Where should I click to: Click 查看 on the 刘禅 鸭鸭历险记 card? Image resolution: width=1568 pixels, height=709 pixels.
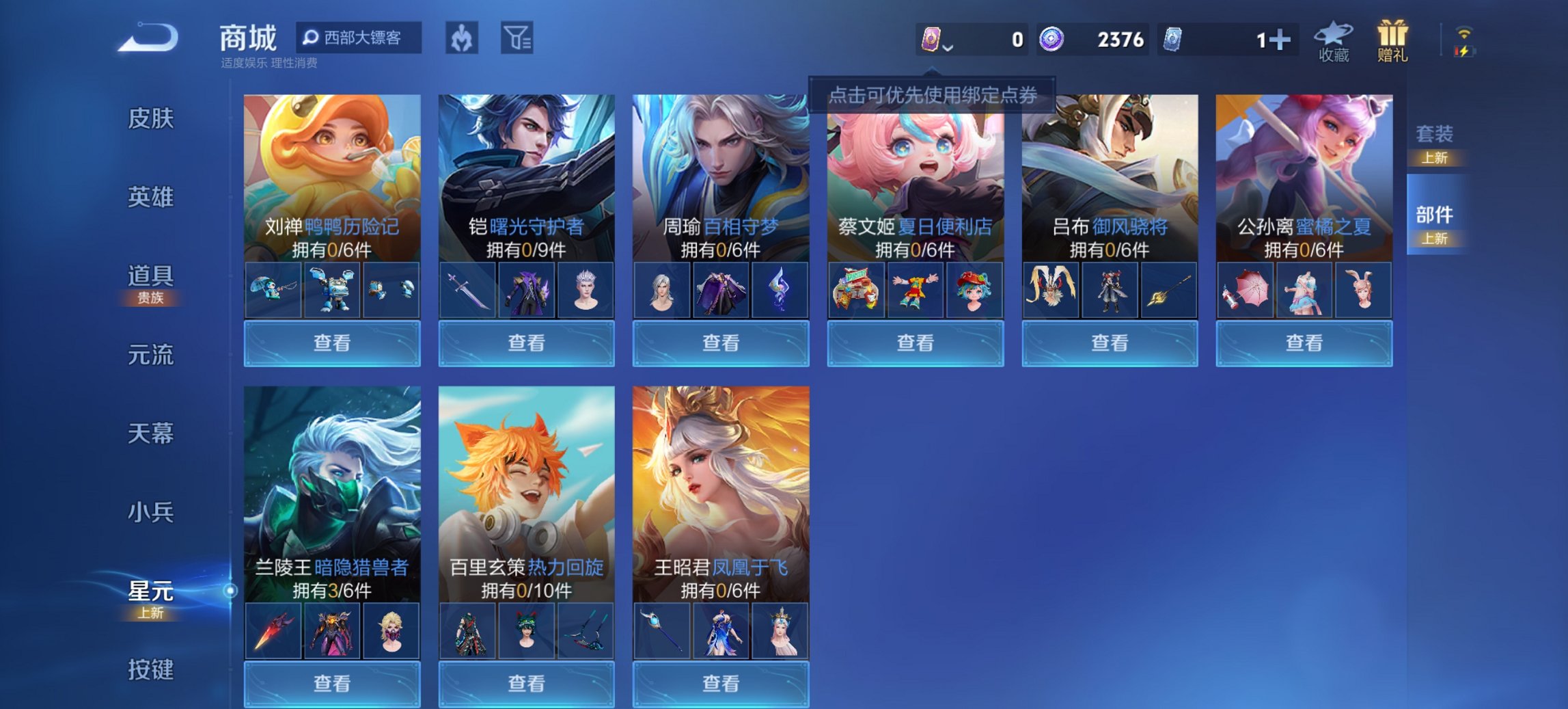(331, 342)
